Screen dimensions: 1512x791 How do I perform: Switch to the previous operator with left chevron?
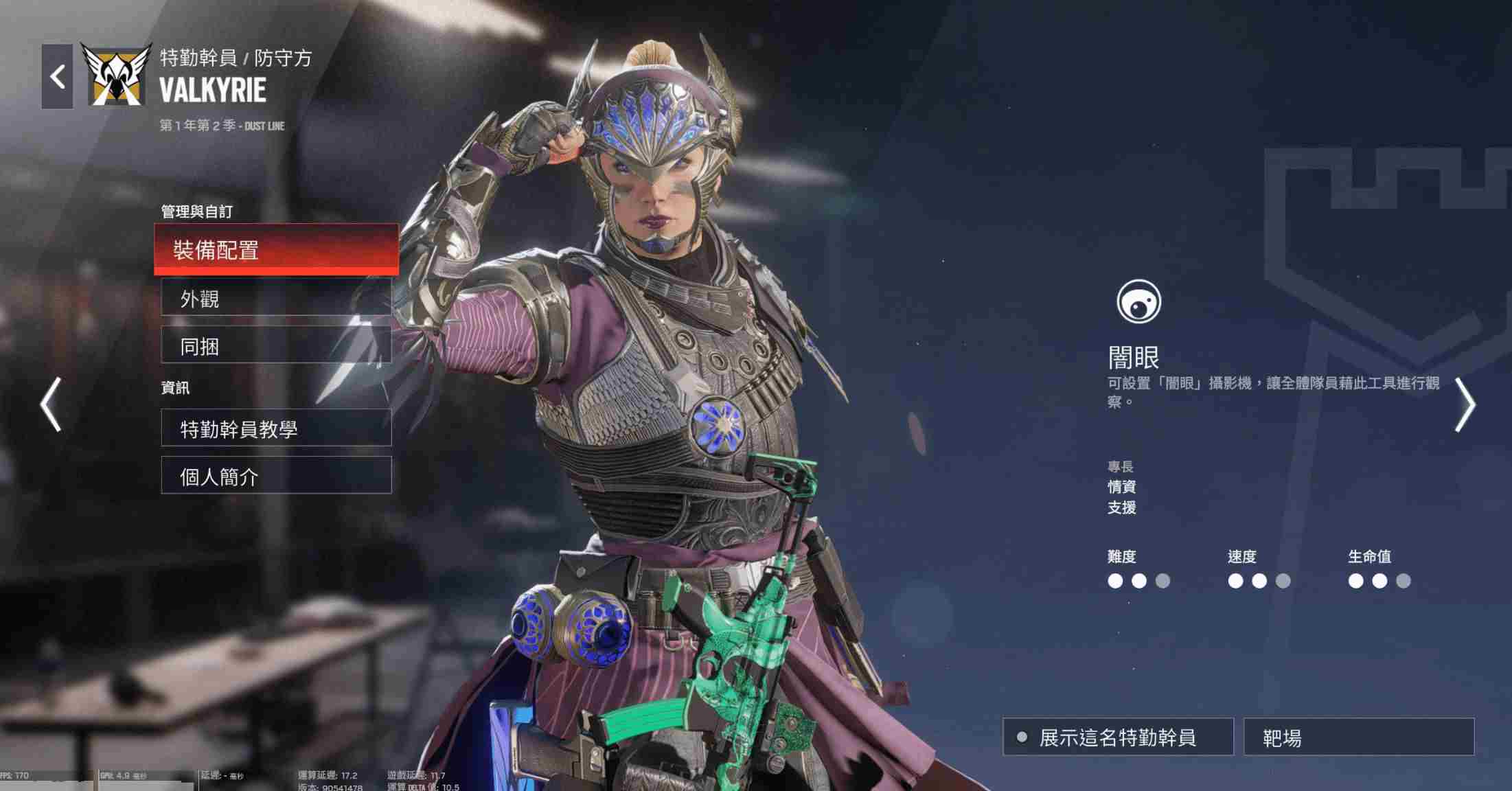(x=51, y=404)
